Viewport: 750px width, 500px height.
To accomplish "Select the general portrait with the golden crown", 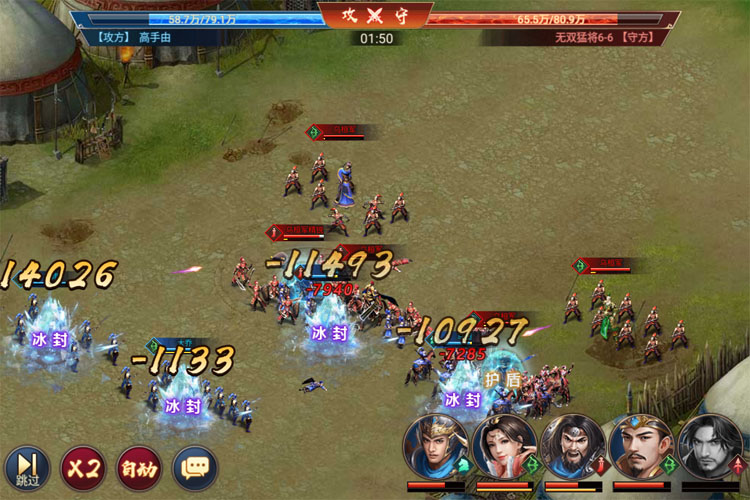I will (x=641, y=447).
